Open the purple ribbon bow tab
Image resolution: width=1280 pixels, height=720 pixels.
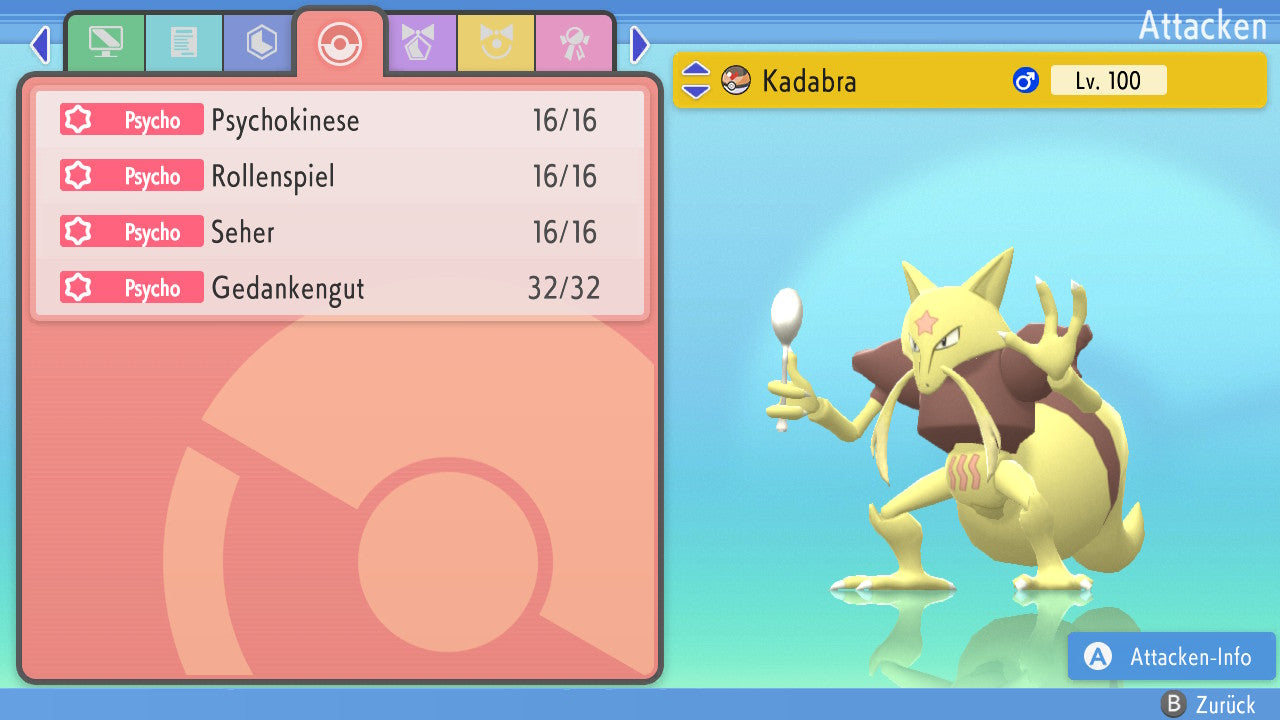(x=418, y=44)
